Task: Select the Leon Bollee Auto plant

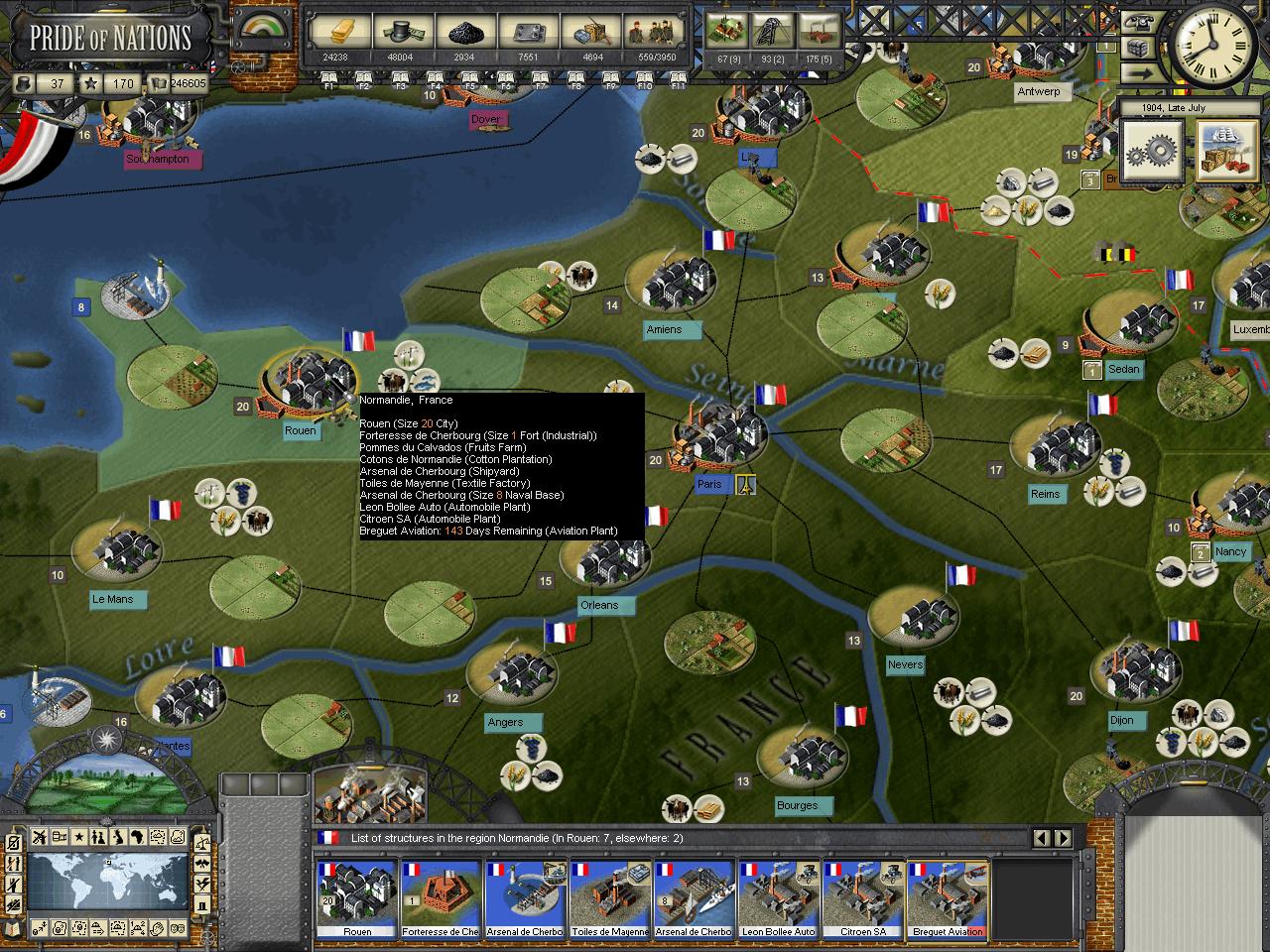Action: click(779, 898)
